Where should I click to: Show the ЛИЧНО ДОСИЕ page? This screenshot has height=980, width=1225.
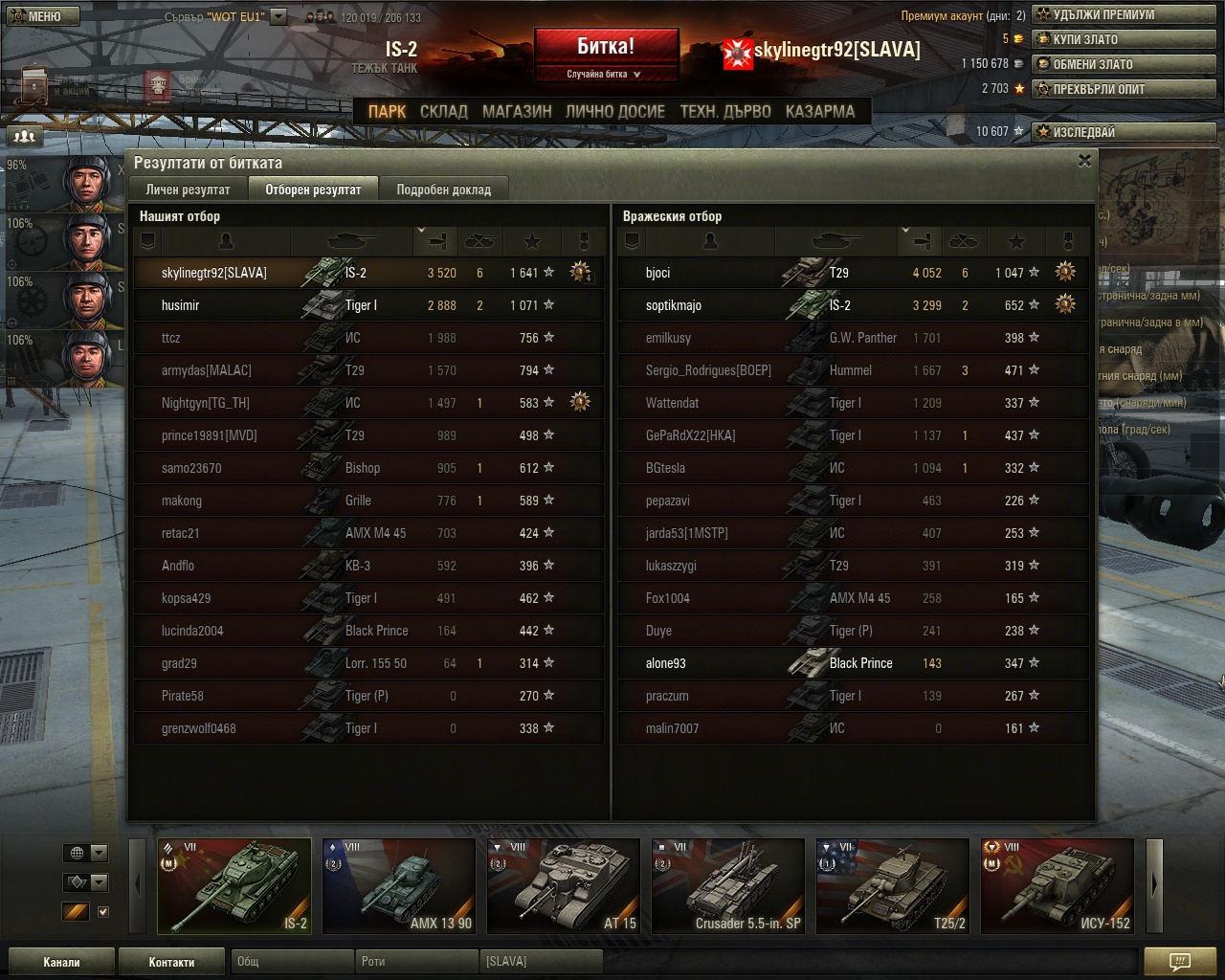614,111
